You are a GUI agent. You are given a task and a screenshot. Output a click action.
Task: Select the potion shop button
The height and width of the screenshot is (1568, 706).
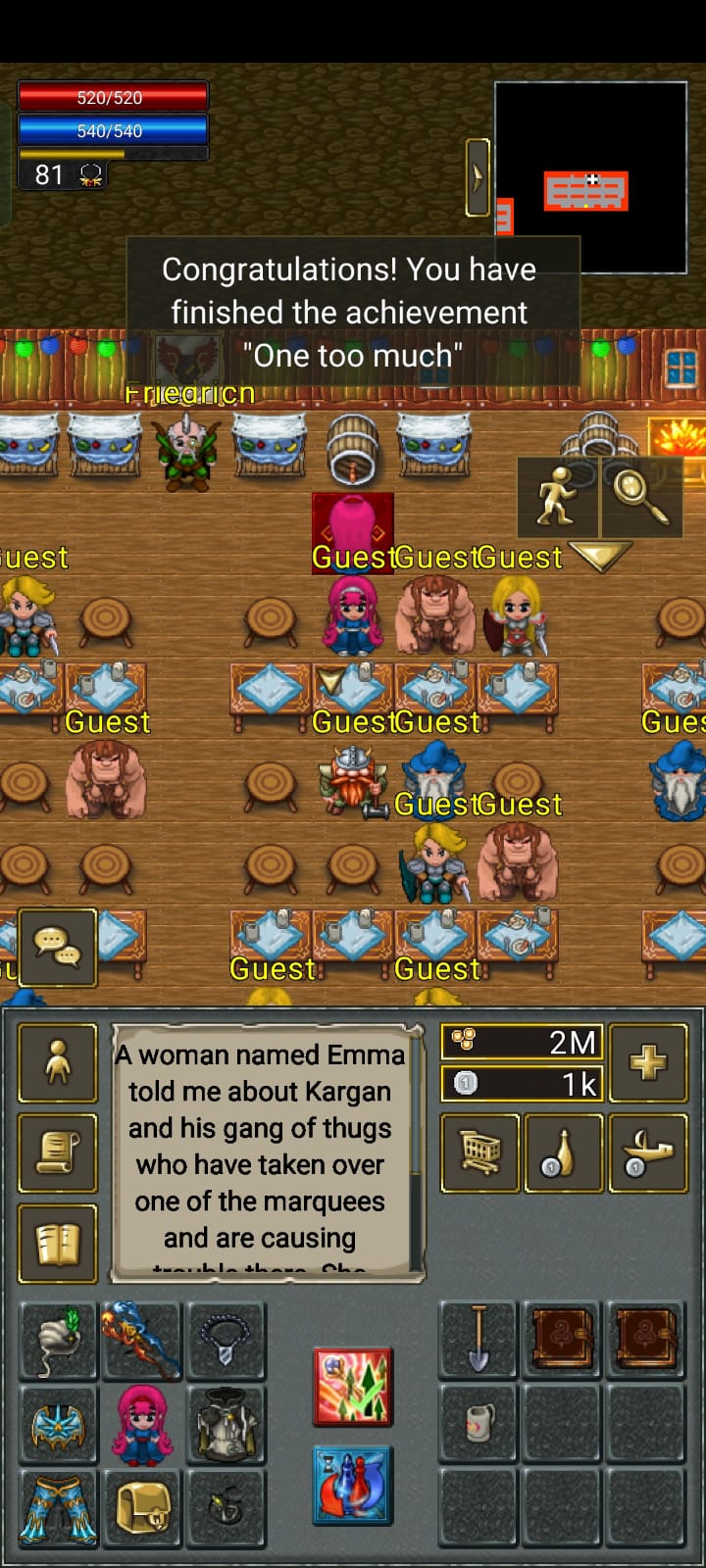tap(564, 1153)
